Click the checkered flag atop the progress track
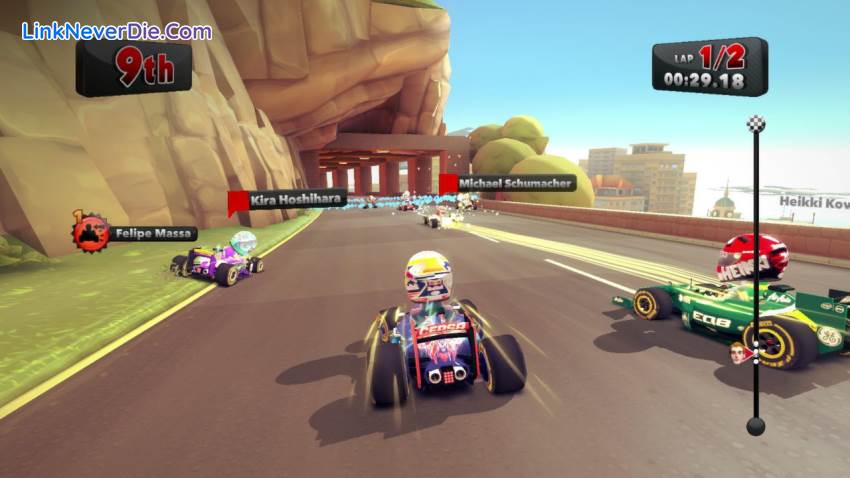This screenshot has height=478, width=850. (756, 124)
